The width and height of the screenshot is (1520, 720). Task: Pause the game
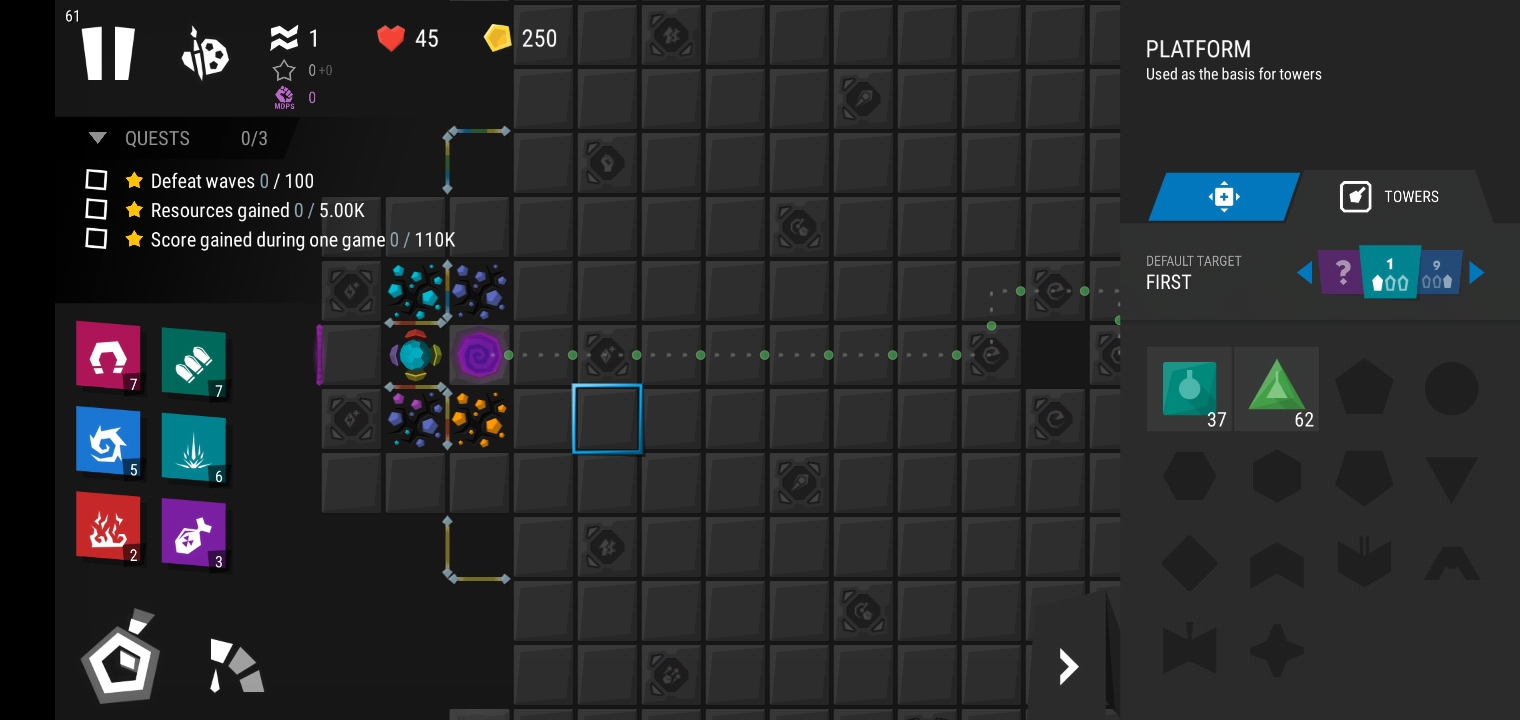tap(108, 53)
